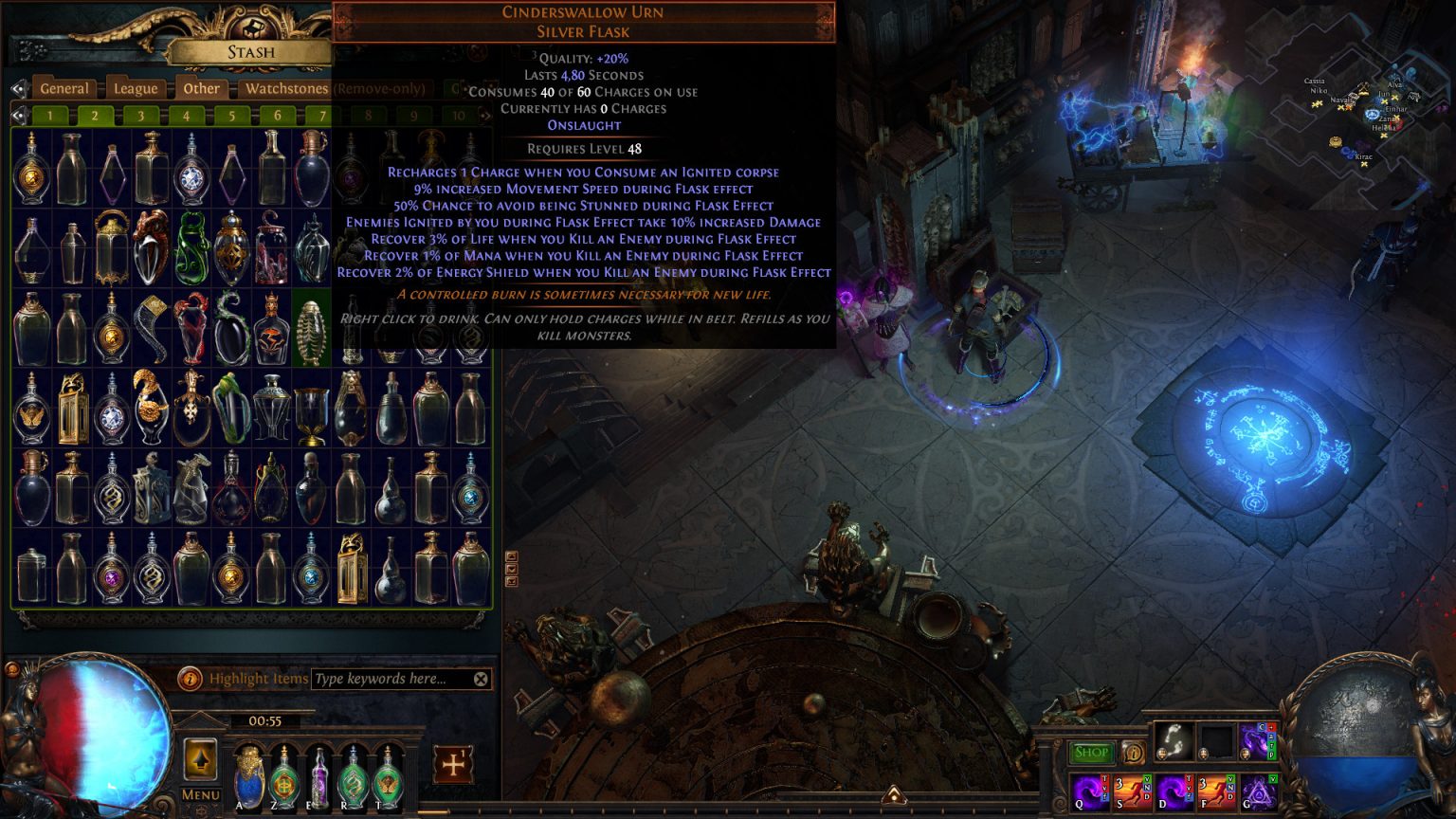1456x819 pixels.
Task: Open the Watchstones stash tab
Action: [x=286, y=87]
